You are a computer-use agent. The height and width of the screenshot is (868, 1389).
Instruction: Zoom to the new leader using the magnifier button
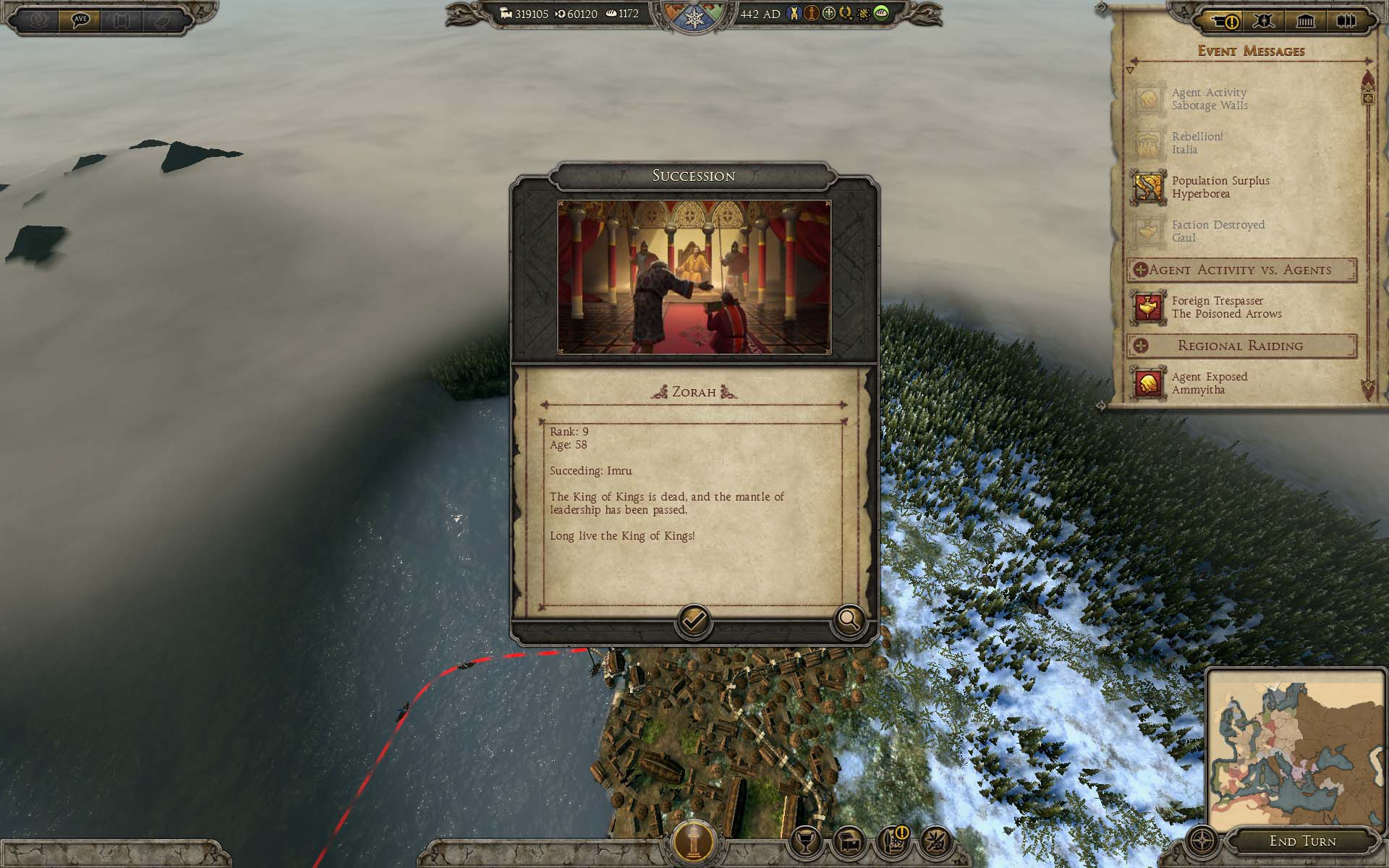848,620
